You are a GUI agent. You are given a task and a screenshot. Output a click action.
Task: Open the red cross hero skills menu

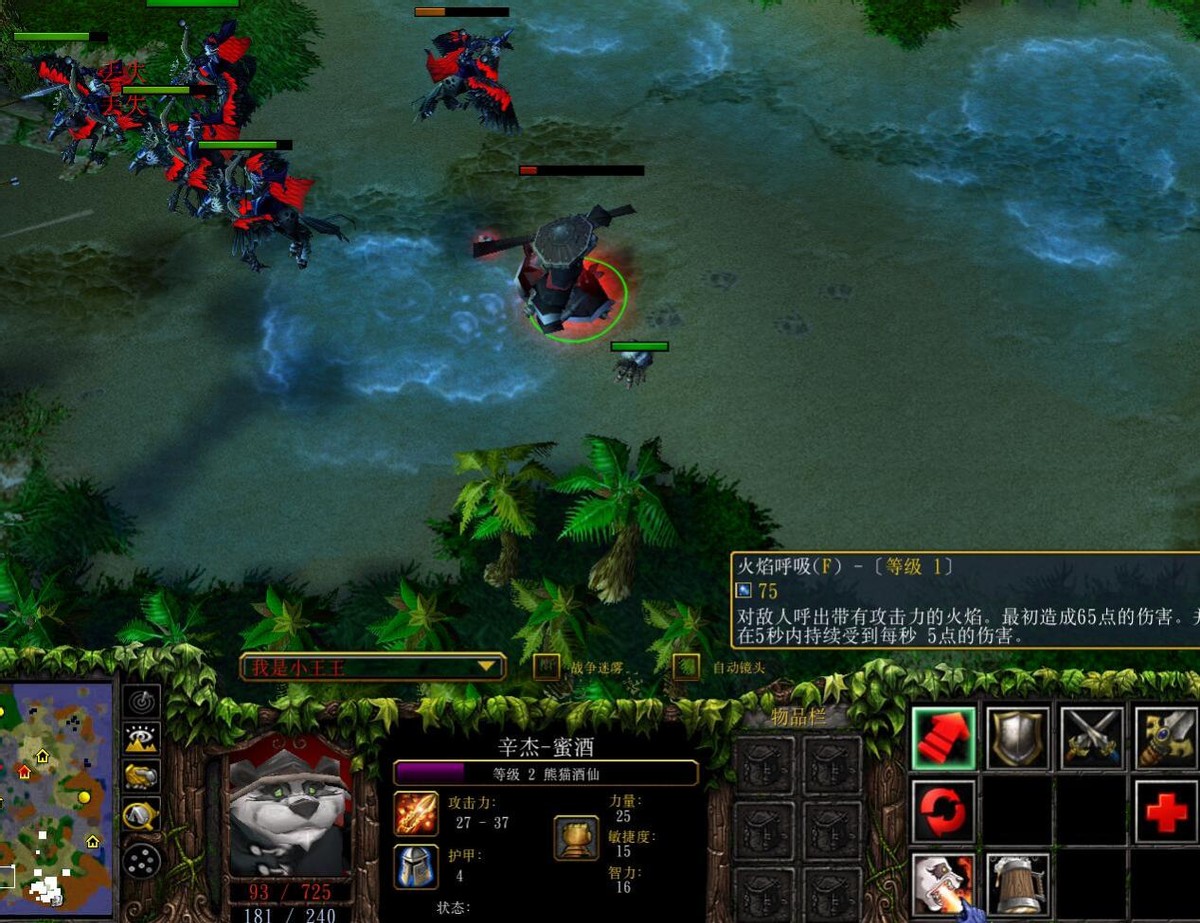[x=1166, y=812]
